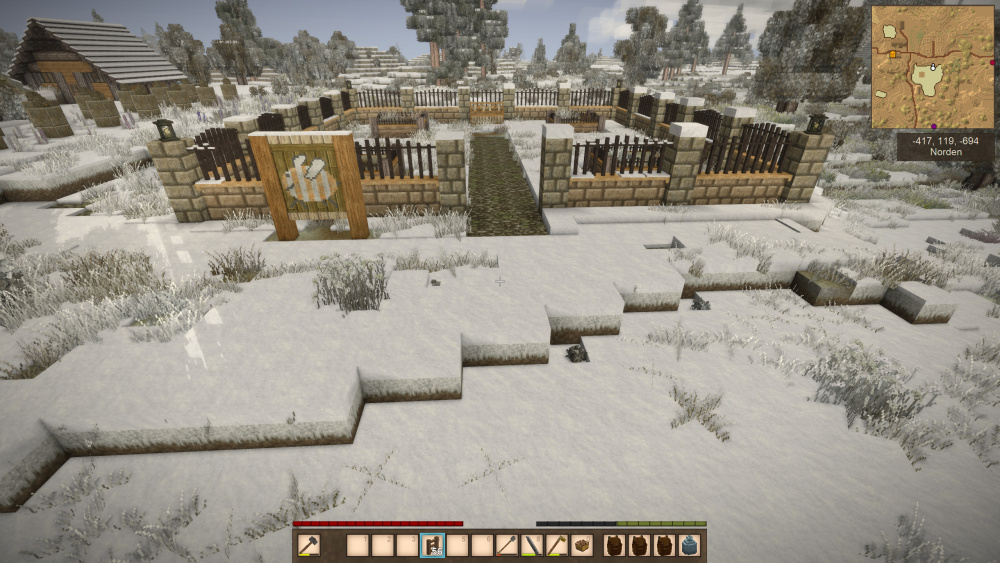Open the minimap
The image size is (1000, 563).
(x=932, y=67)
